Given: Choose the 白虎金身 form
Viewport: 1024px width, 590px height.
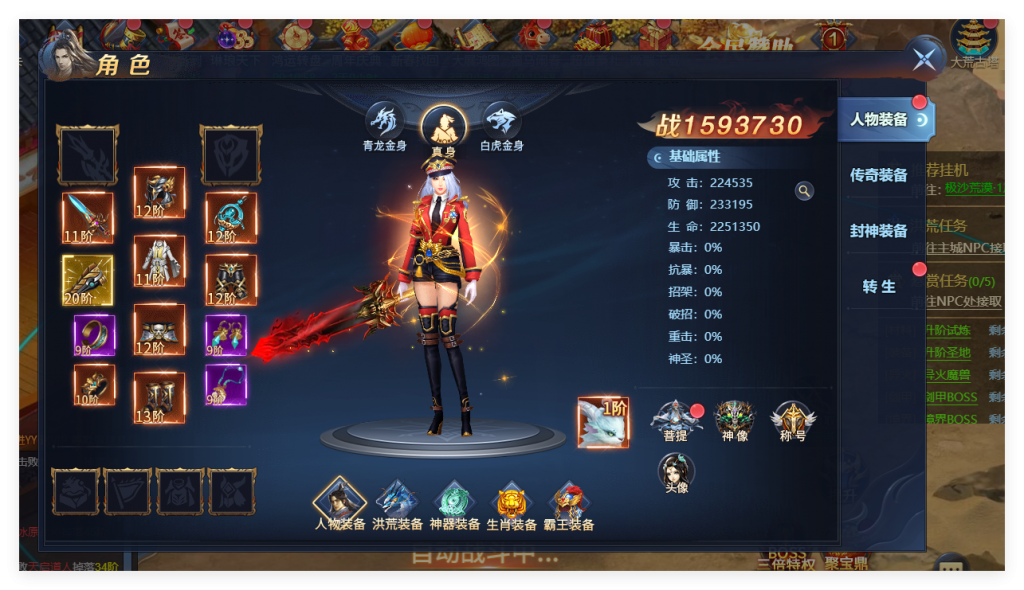Looking at the screenshot, I should 501,122.
